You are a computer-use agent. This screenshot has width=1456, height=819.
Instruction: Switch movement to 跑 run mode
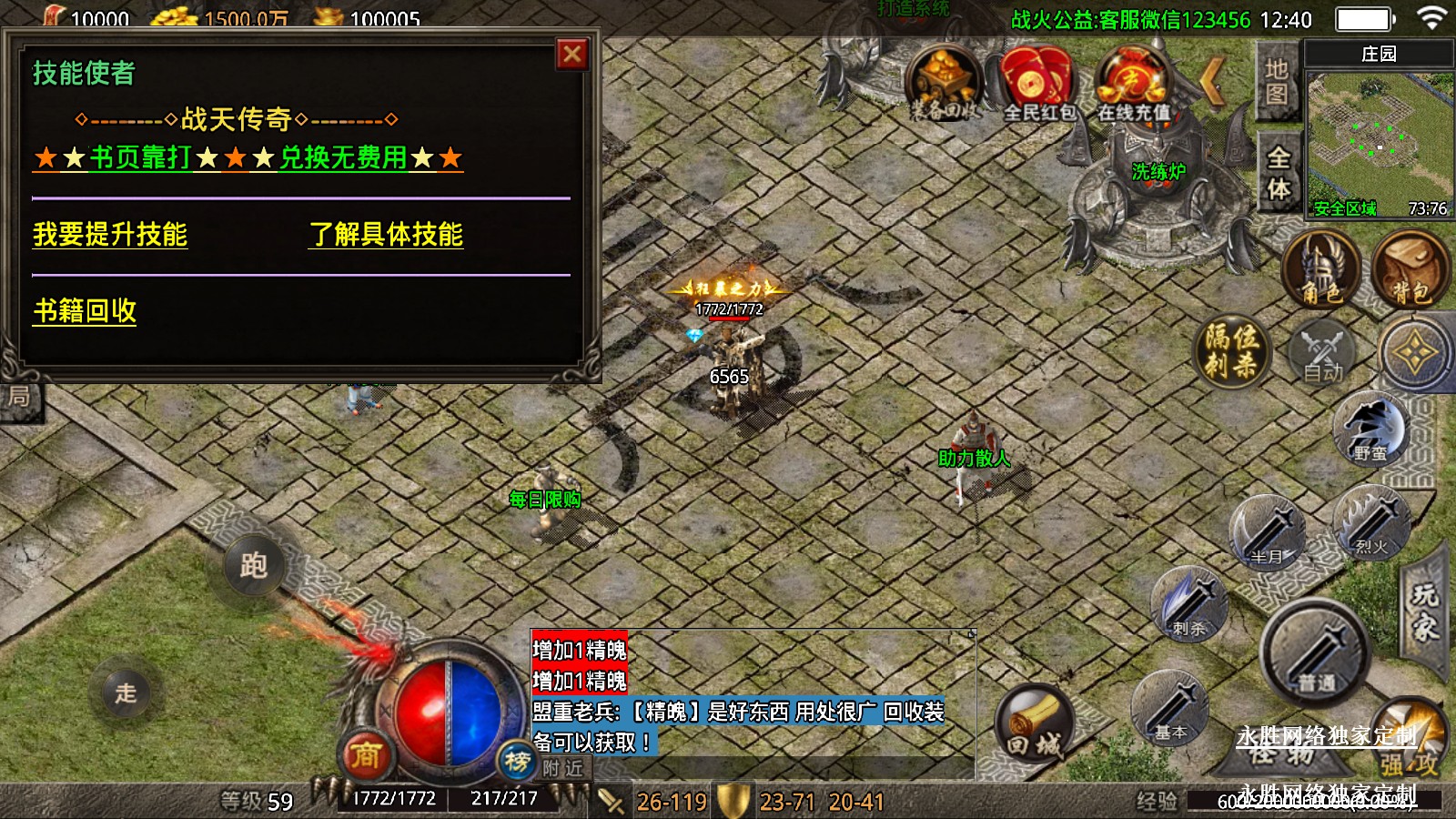(253, 566)
